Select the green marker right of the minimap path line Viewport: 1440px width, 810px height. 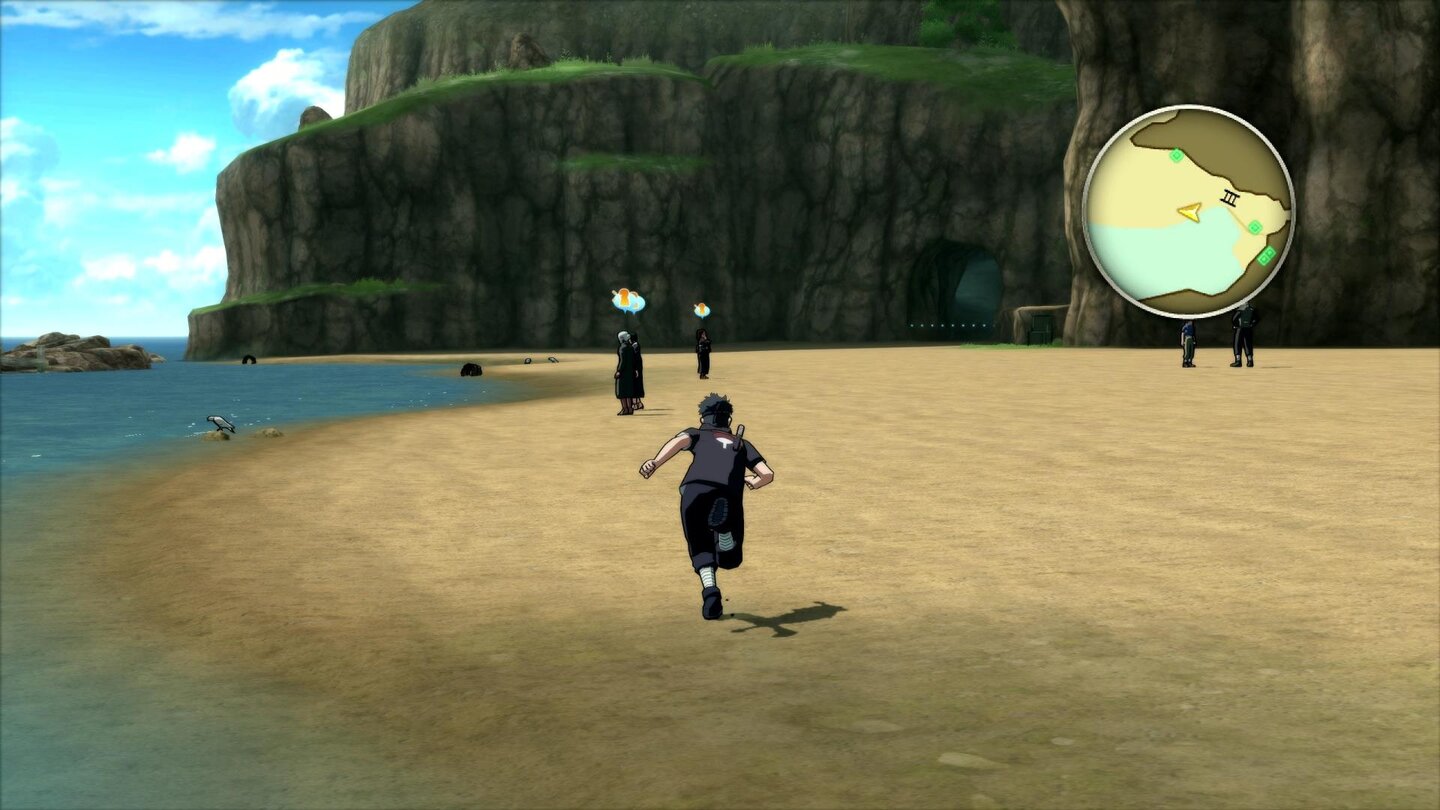[1255, 226]
